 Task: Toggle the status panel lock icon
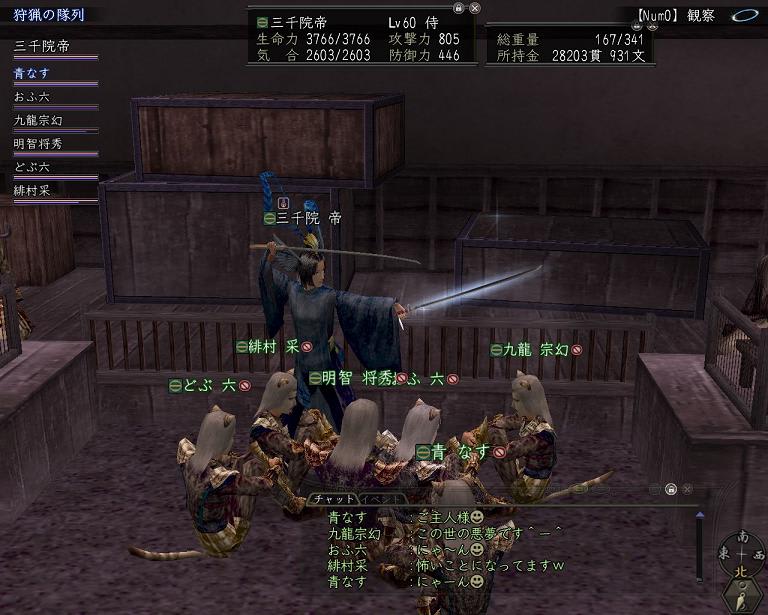(x=458, y=7)
